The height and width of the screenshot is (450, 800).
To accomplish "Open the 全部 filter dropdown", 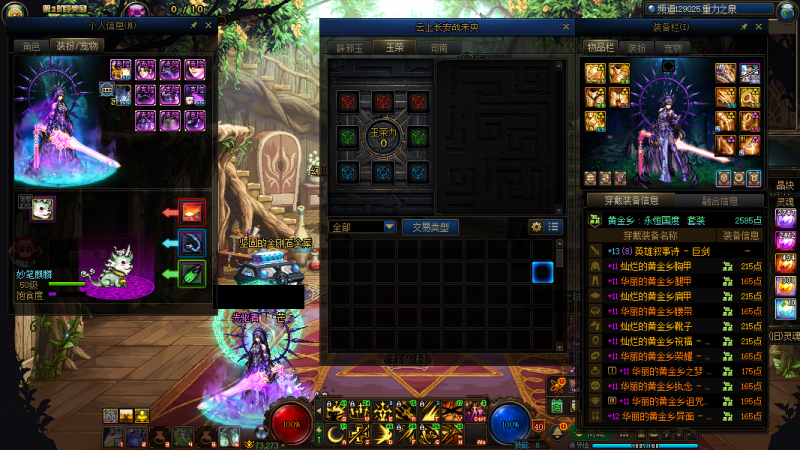I will (389, 227).
